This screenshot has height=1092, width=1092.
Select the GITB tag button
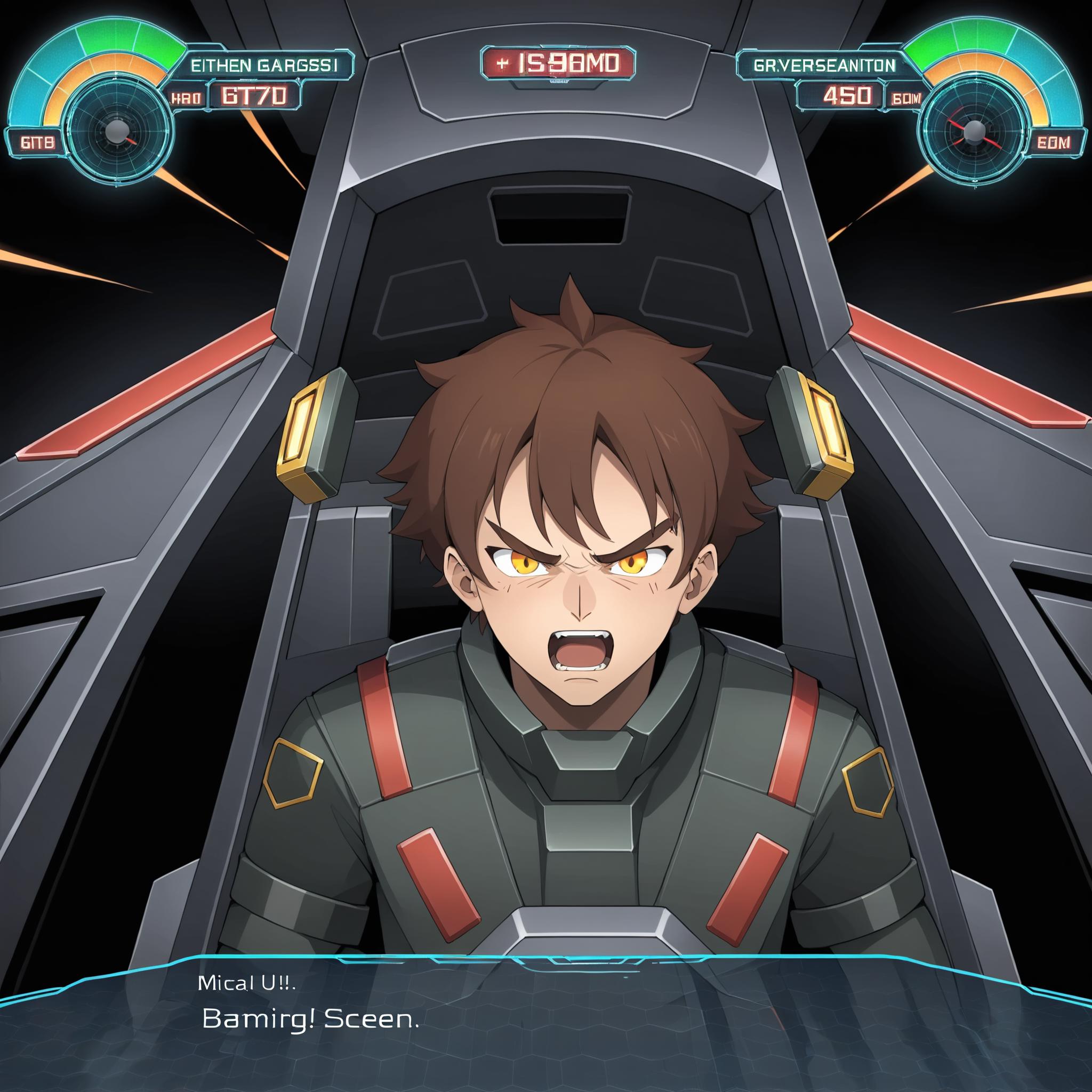(37, 142)
